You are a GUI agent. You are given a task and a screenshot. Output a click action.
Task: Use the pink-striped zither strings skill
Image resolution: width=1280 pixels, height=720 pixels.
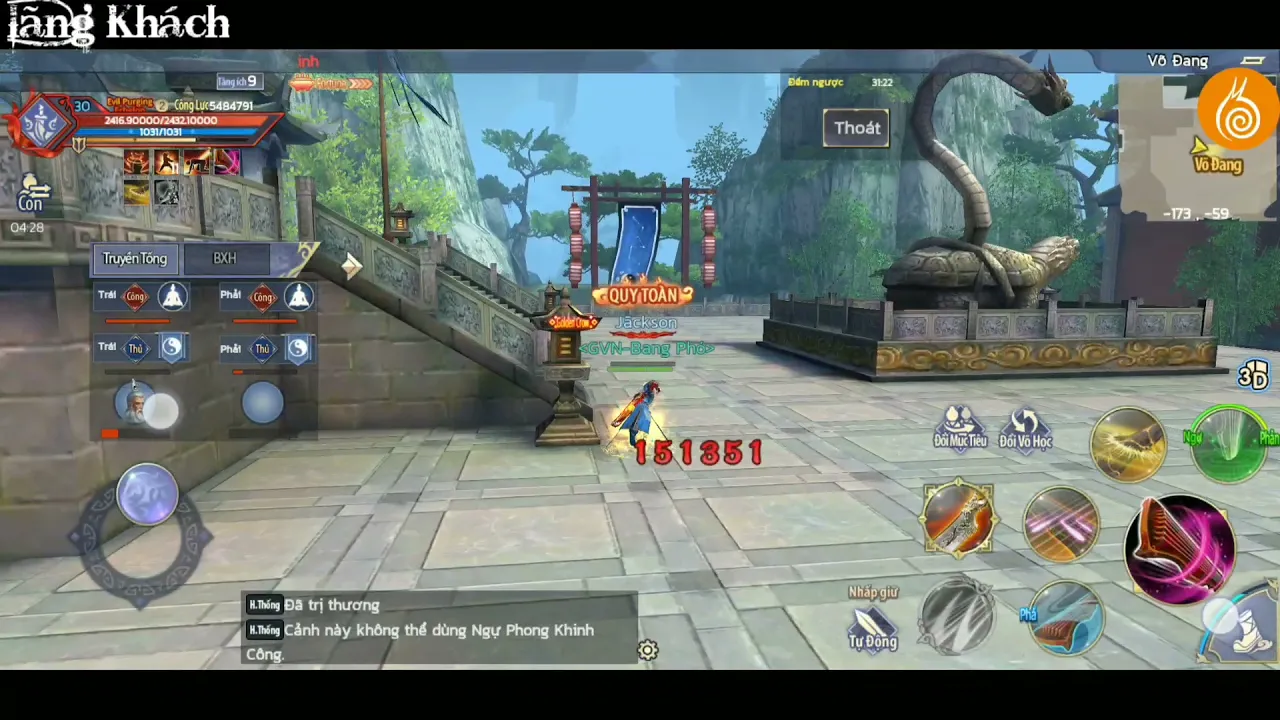[1061, 522]
